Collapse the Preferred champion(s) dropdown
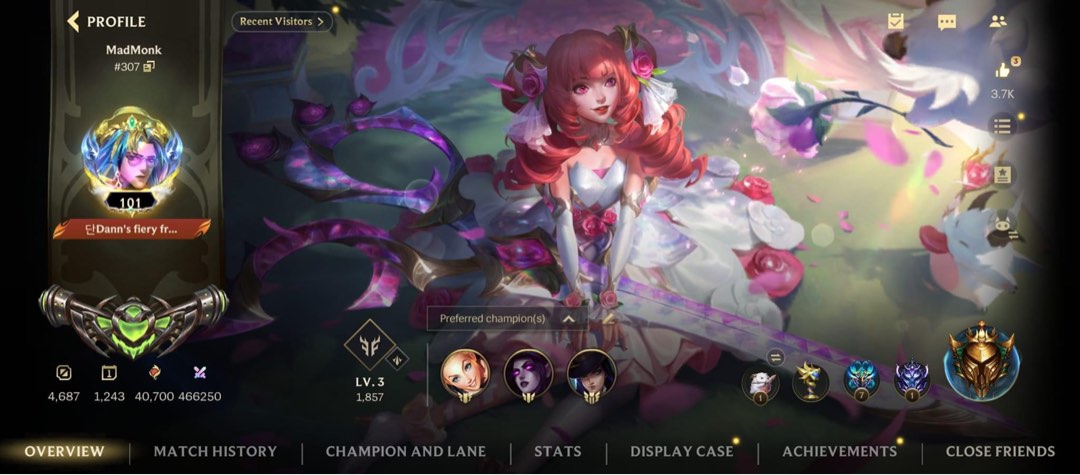This screenshot has width=1080, height=475. click(568, 319)
